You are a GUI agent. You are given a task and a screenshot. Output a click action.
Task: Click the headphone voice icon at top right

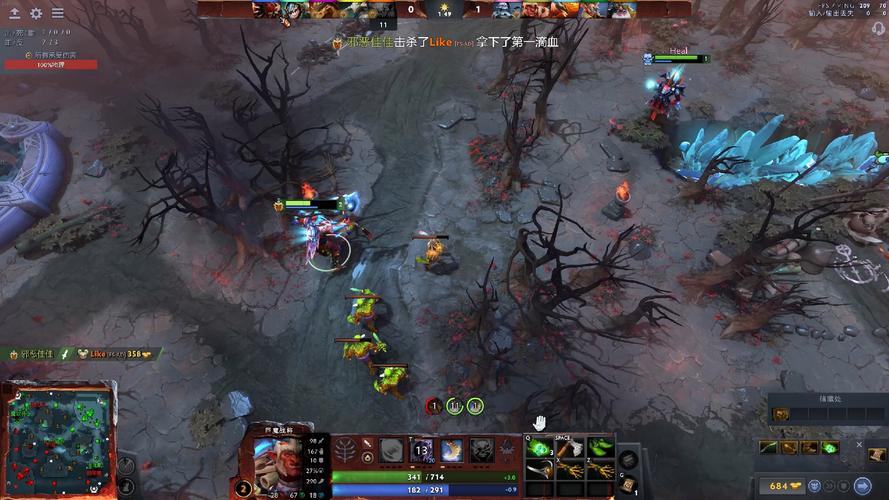[x=877, y=28]
